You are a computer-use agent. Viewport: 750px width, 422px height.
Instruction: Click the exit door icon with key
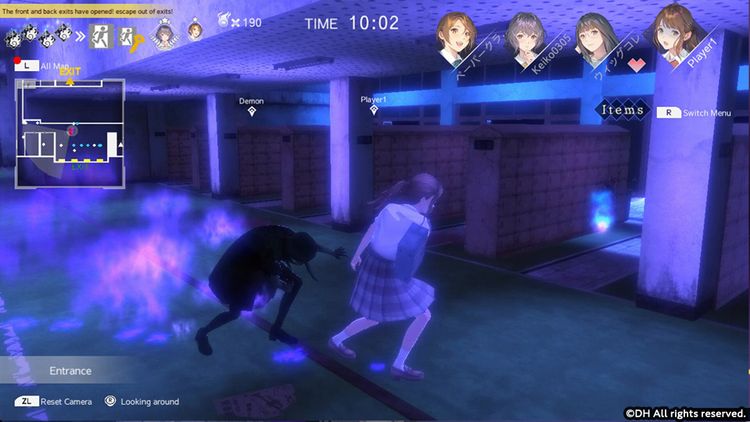click(x=129, y=36)
